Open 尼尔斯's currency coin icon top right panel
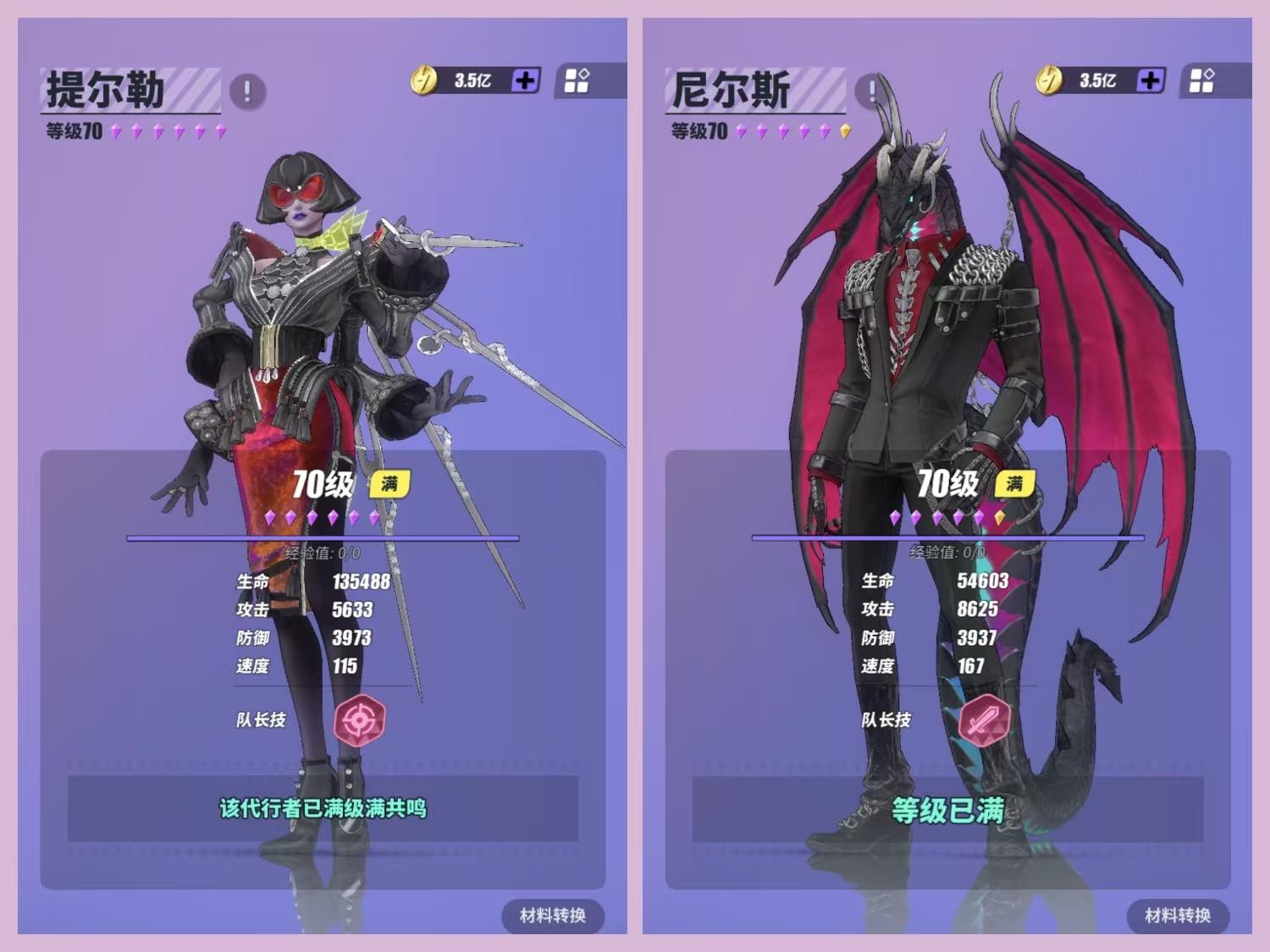 [1050, 79]
